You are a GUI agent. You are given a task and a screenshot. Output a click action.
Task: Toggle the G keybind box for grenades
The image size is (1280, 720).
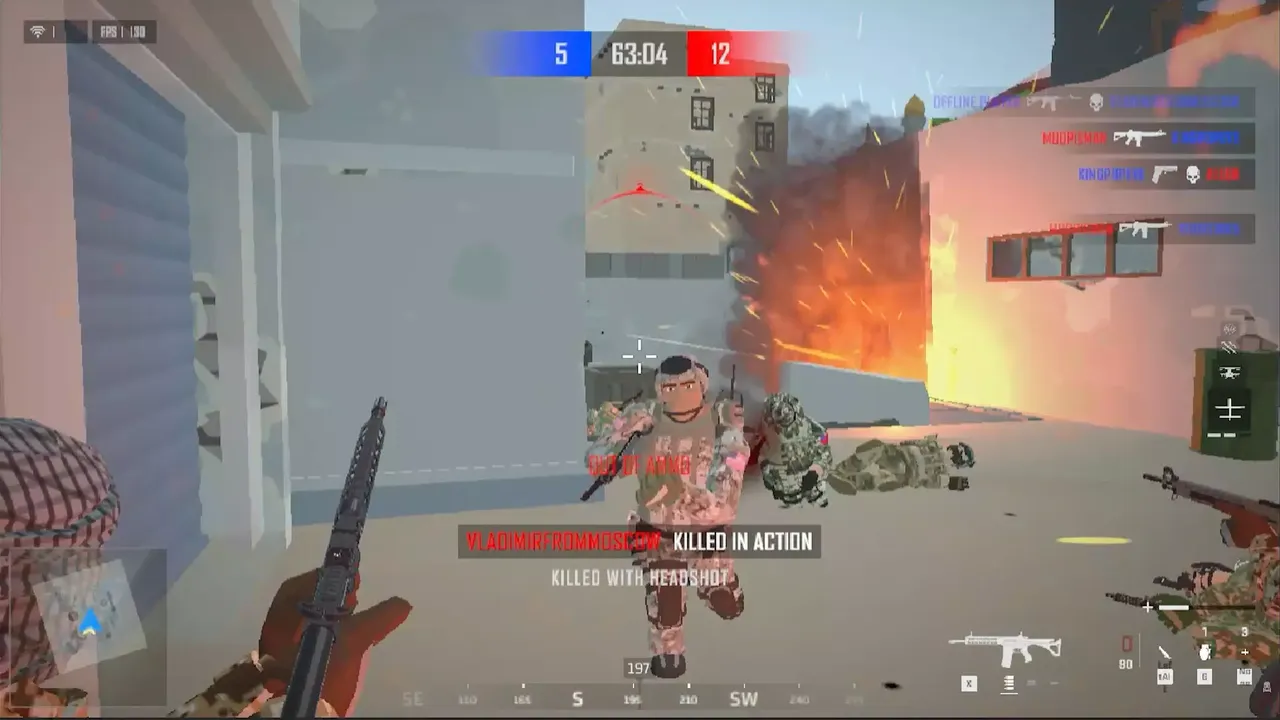[1204, 677]
